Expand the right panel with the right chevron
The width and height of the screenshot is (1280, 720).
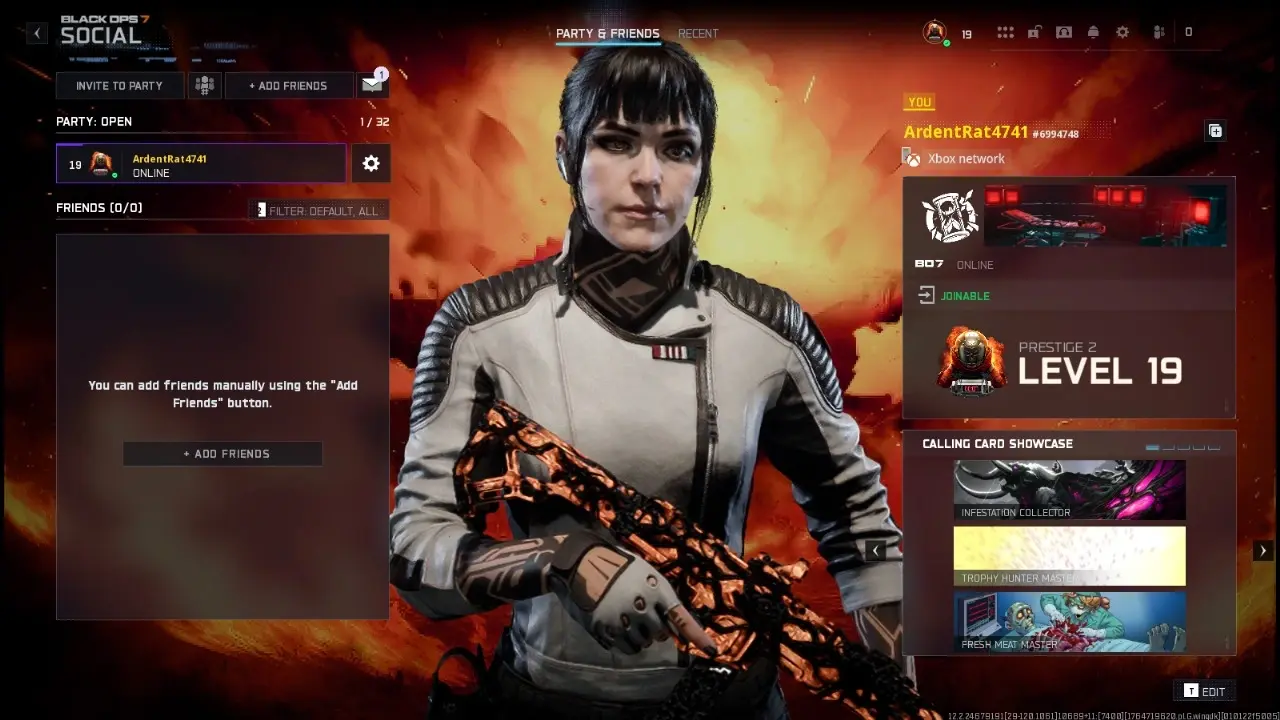click(1262, 550)
